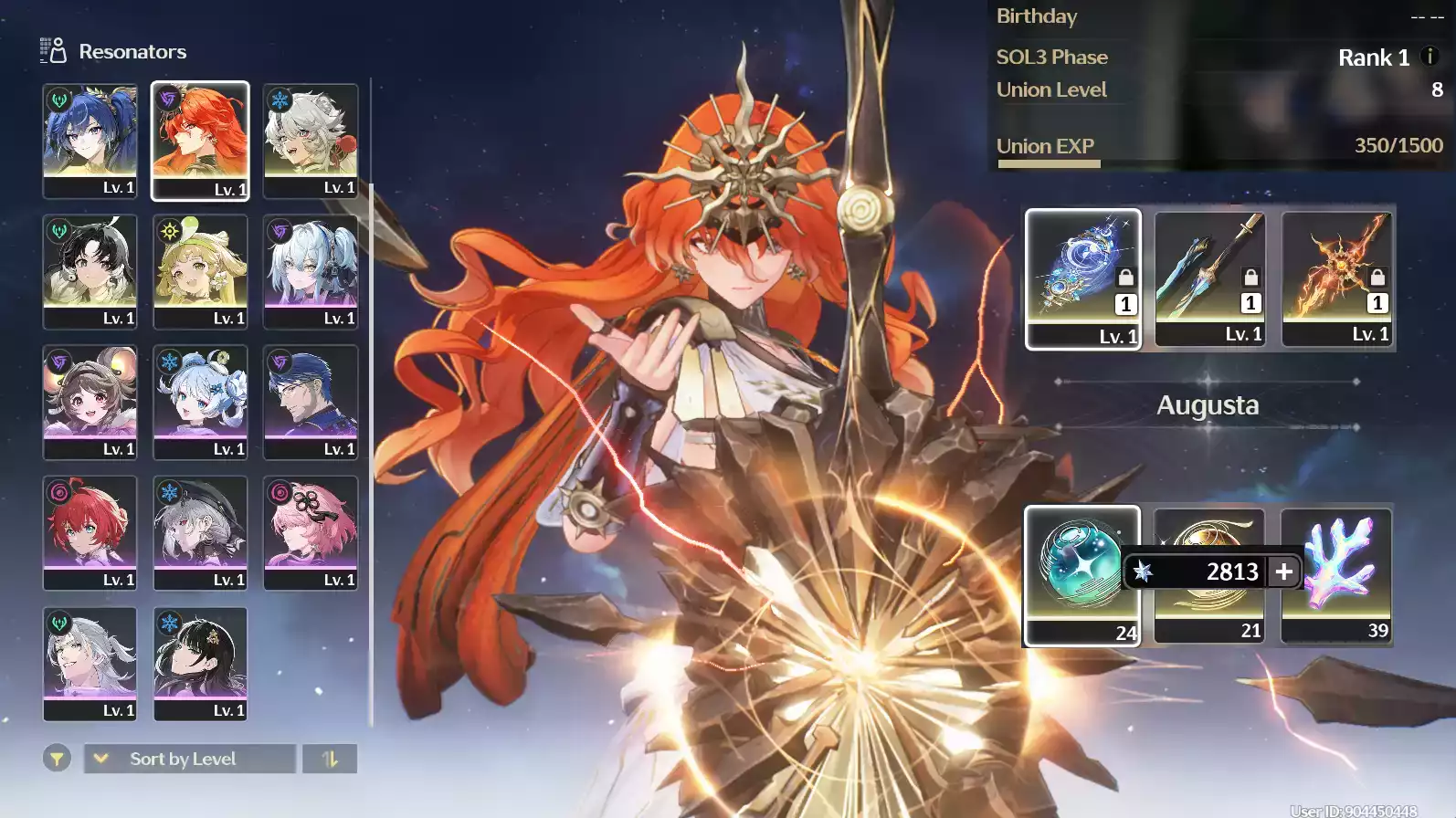Toggle the sort order arrows button
Screen dimensions: 1456x818
click(330, 759)
